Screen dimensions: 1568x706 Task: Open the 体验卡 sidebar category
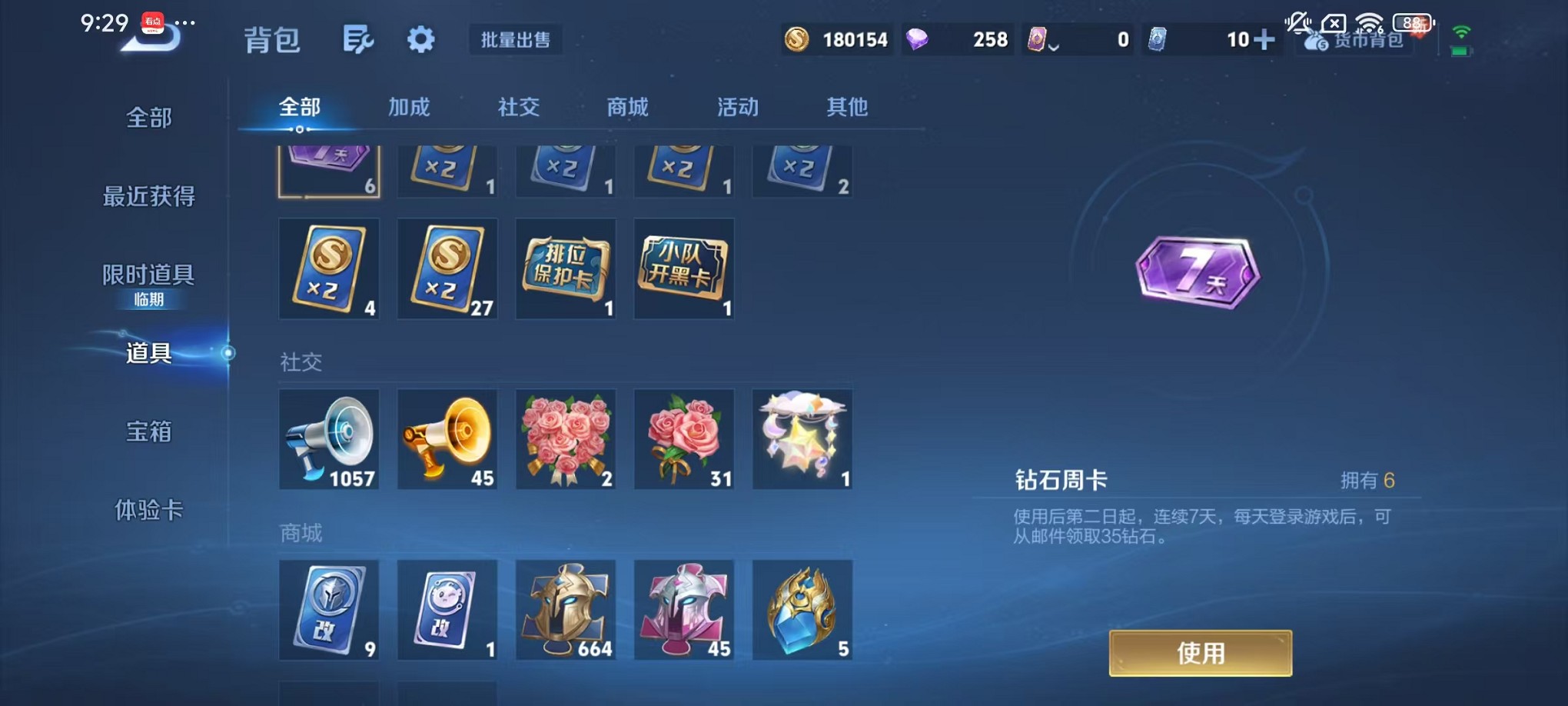click(x=151, y=511)
